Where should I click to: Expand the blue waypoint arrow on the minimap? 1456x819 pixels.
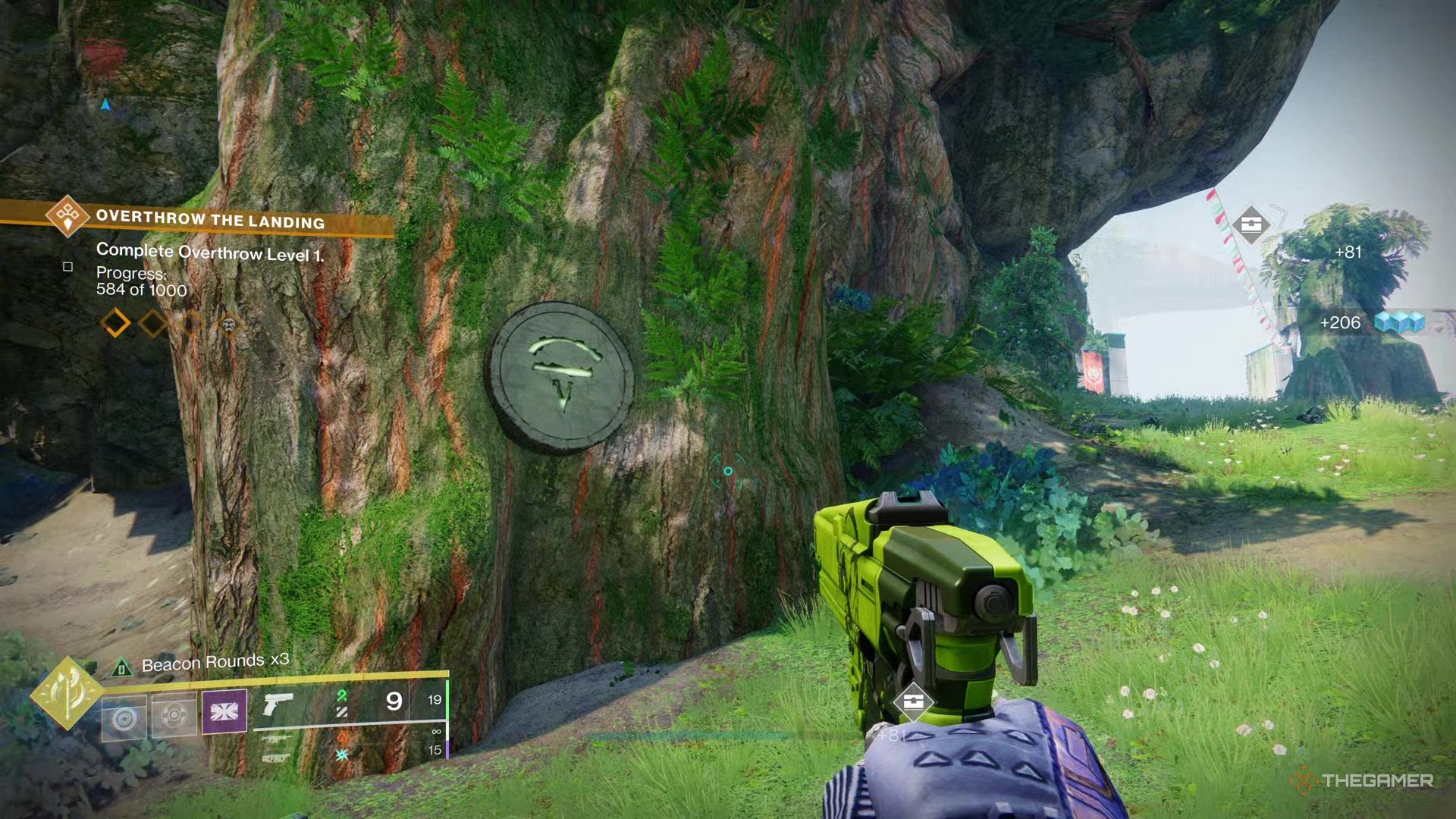105,105
